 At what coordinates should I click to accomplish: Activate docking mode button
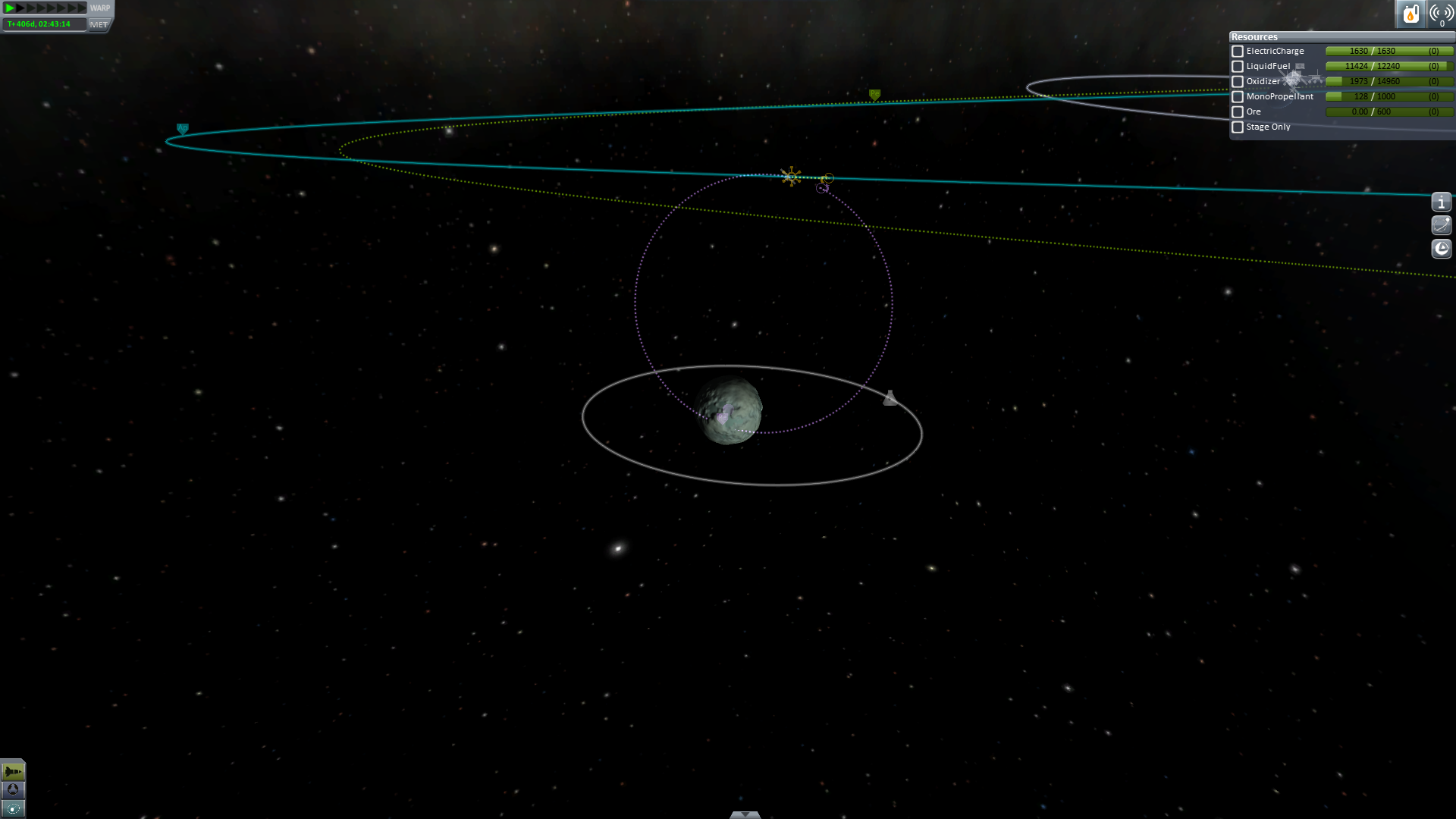[x=13, y=789]
